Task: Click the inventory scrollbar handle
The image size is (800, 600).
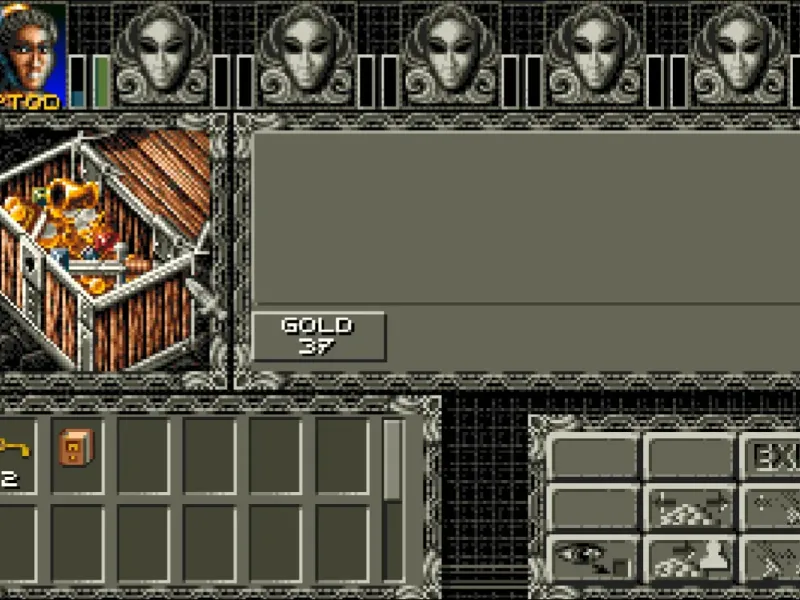Action: point(393,462)
